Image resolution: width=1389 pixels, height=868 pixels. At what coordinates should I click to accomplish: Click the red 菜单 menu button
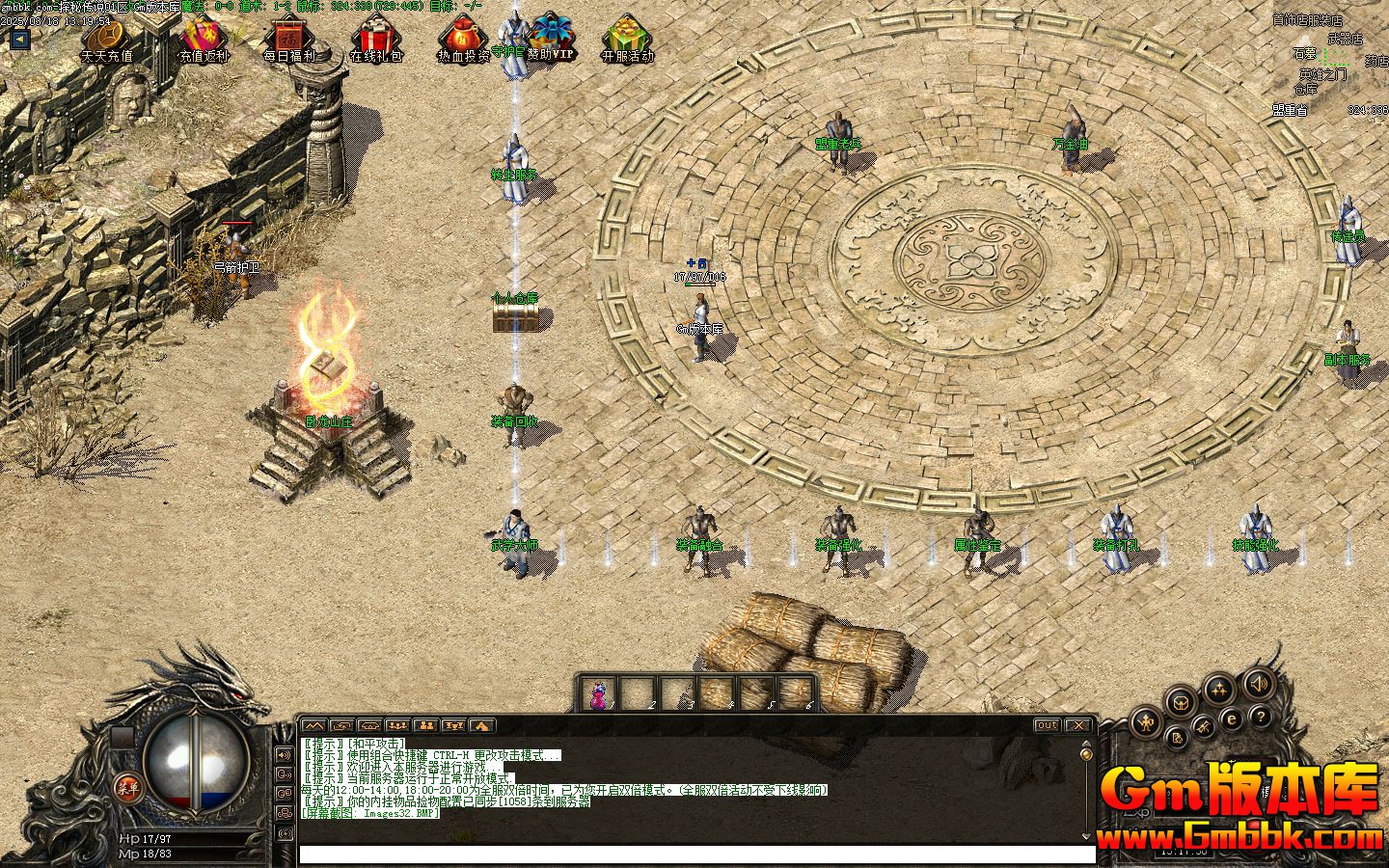coord(127,787)
